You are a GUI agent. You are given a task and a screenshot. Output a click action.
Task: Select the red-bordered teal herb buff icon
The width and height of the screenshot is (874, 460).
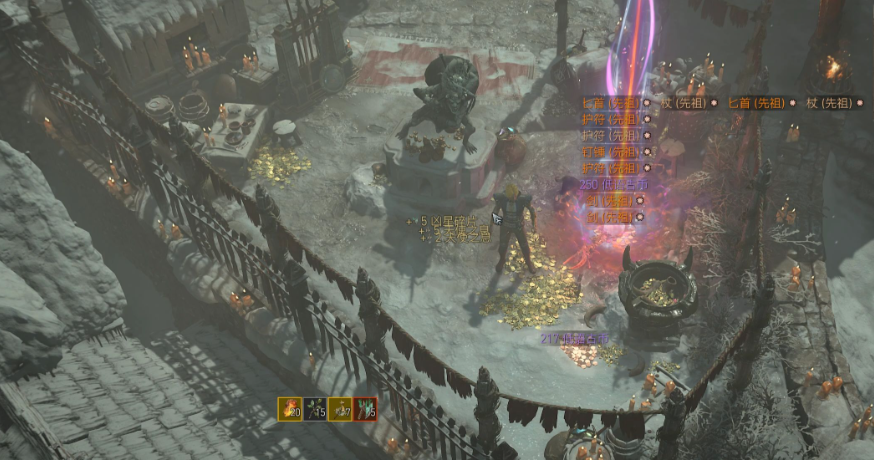click(x=366, y=409)
